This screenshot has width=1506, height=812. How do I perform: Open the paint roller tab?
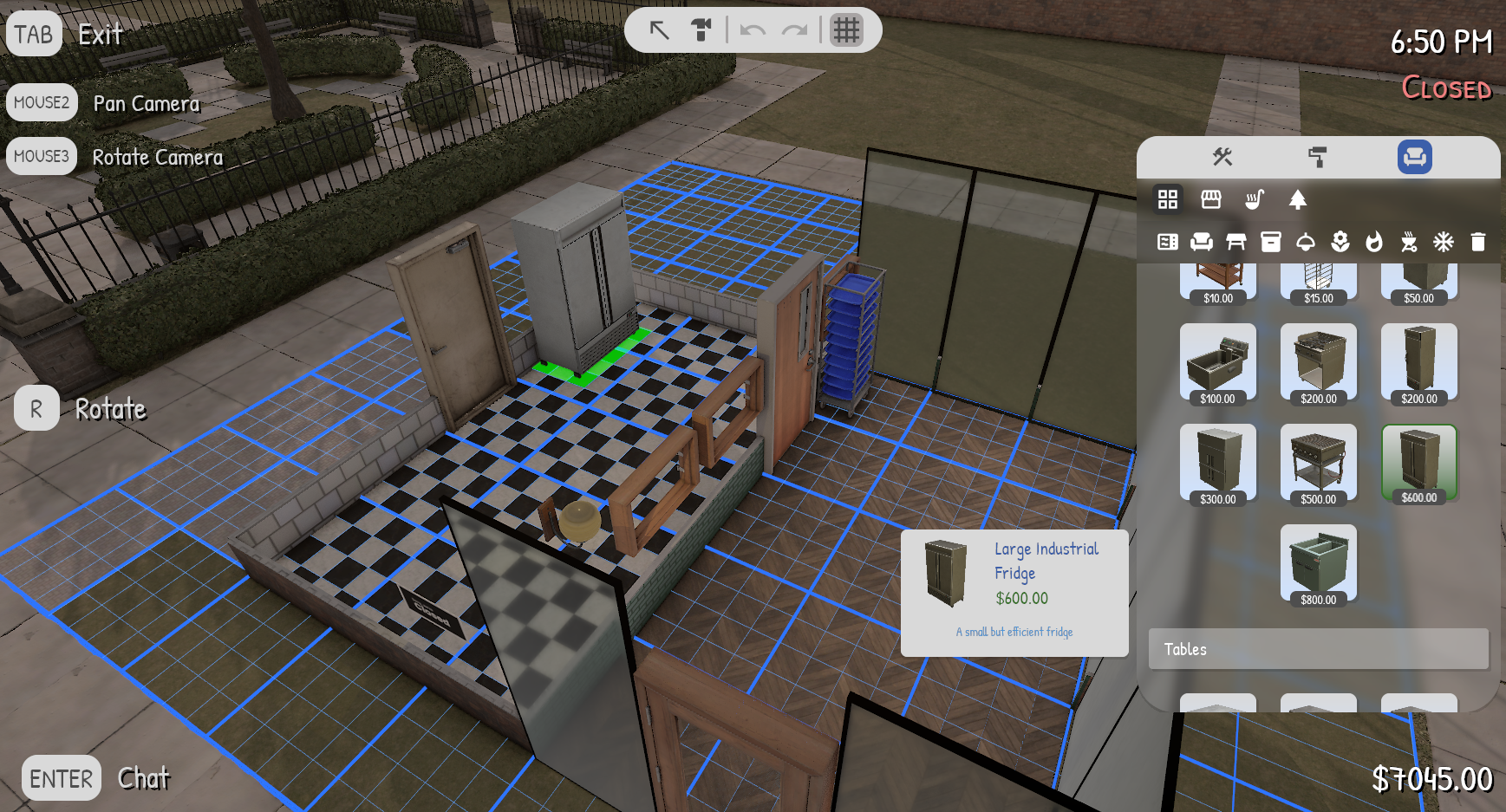(1318, 157)
